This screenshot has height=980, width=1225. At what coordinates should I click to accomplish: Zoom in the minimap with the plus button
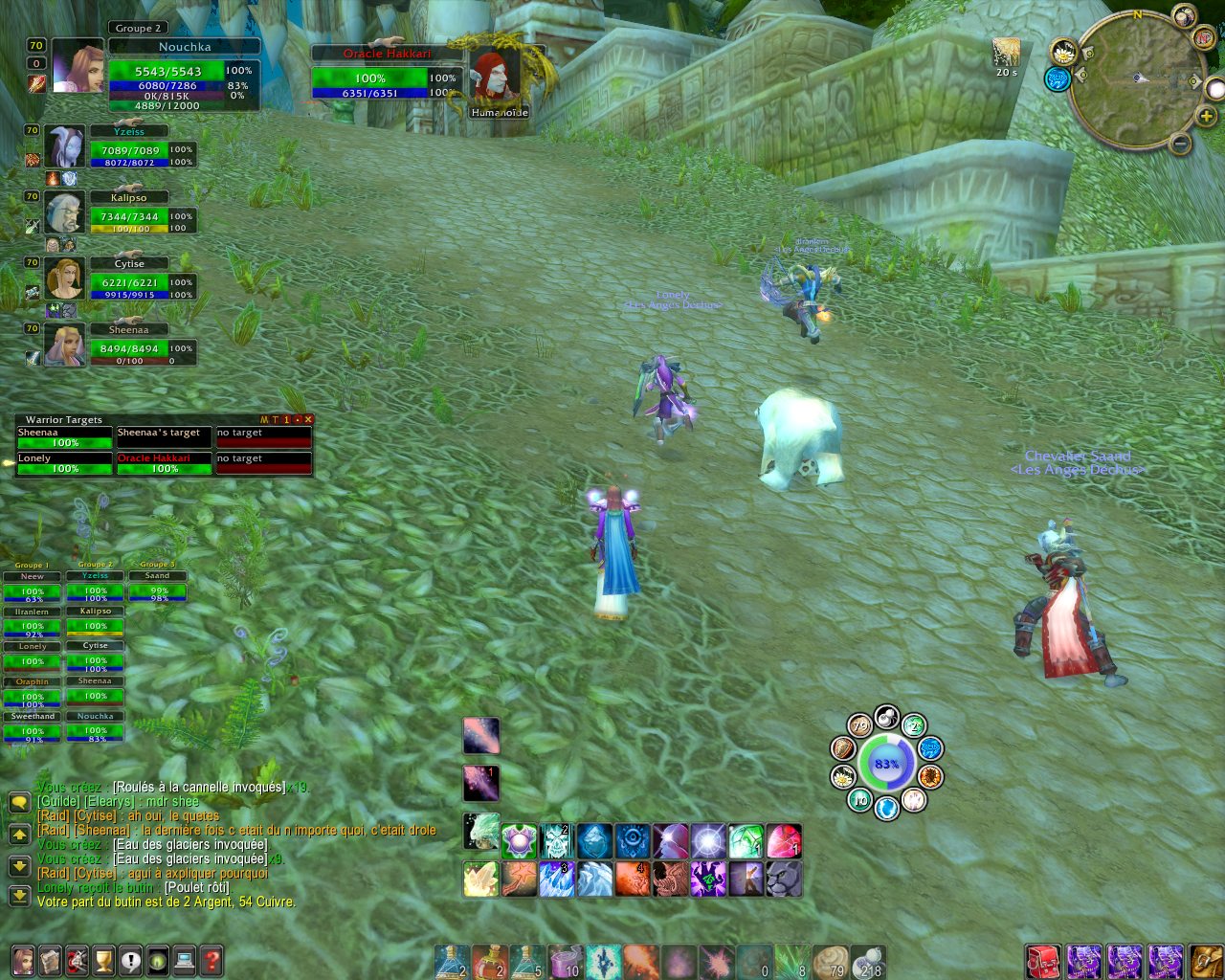[1208, 115]
